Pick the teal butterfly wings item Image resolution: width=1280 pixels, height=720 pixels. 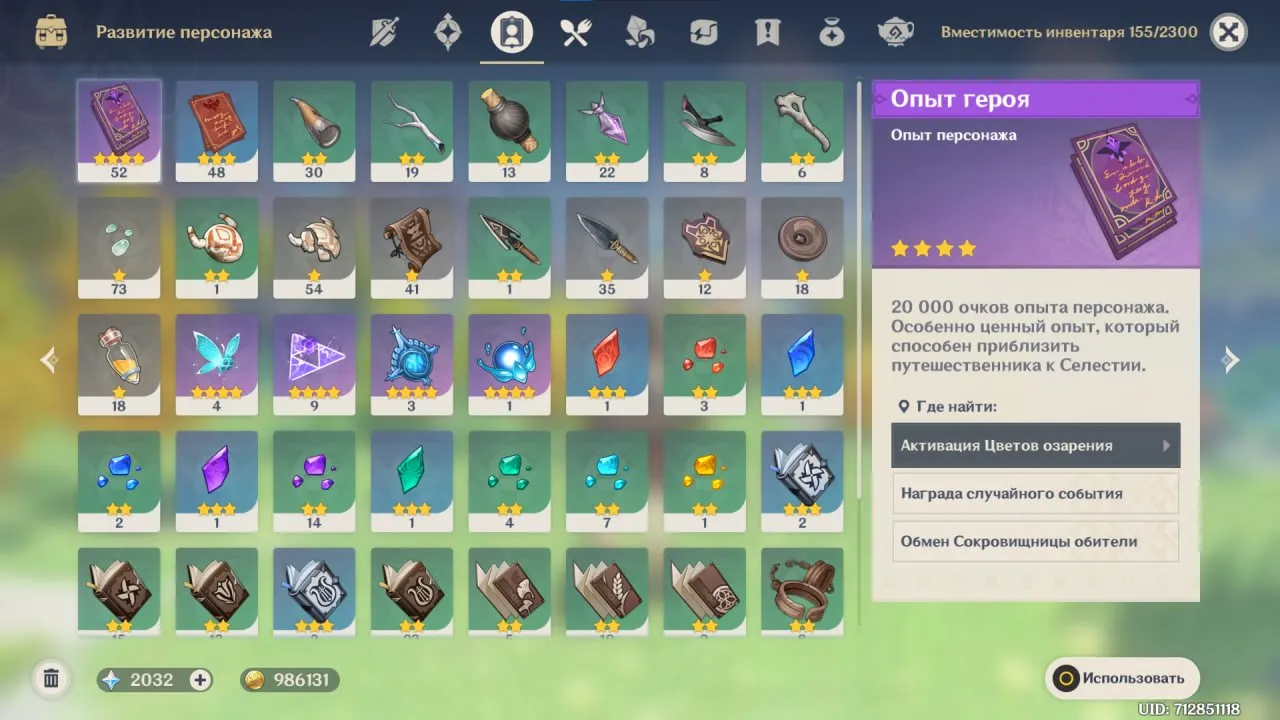217,364
